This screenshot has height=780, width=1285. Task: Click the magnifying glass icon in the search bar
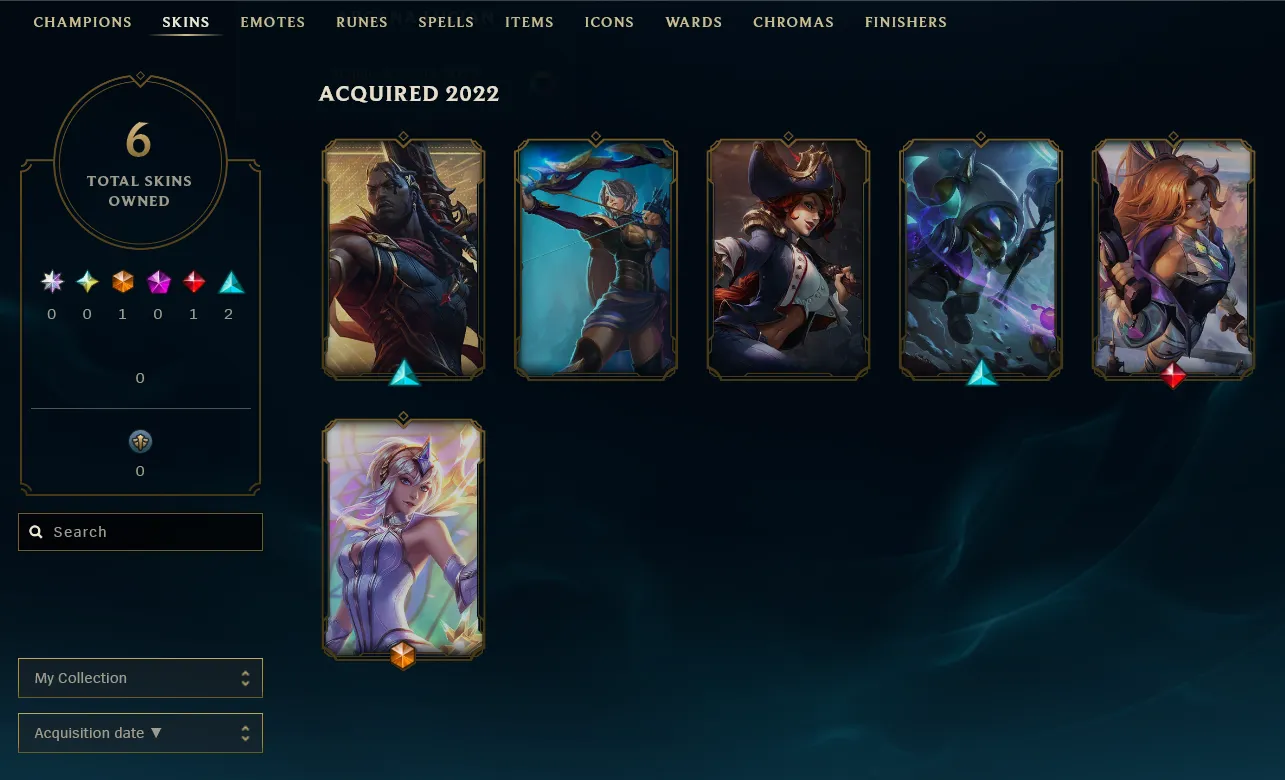tap(37, 531)
